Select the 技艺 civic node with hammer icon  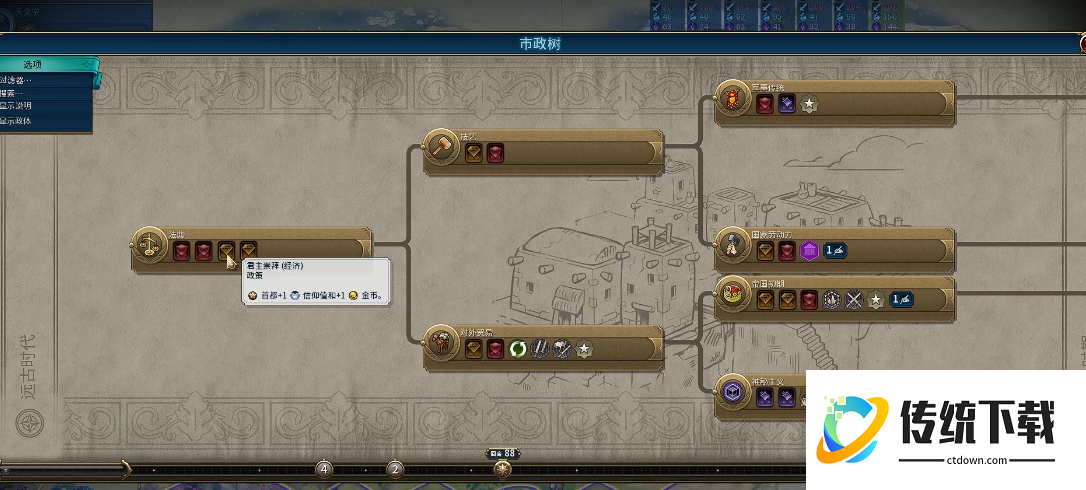click(x=441, y=147)
